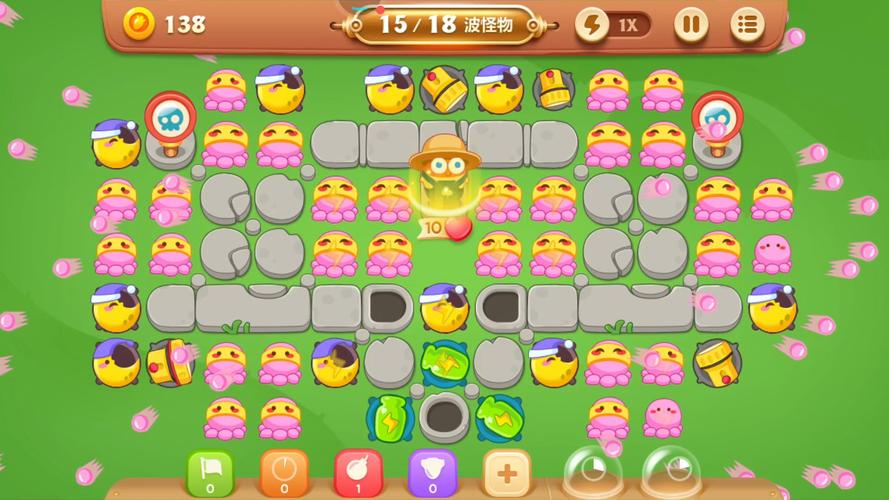Use the red bomb power-up
This screenshot has height=500, width=889.
(x=357, y=472)
